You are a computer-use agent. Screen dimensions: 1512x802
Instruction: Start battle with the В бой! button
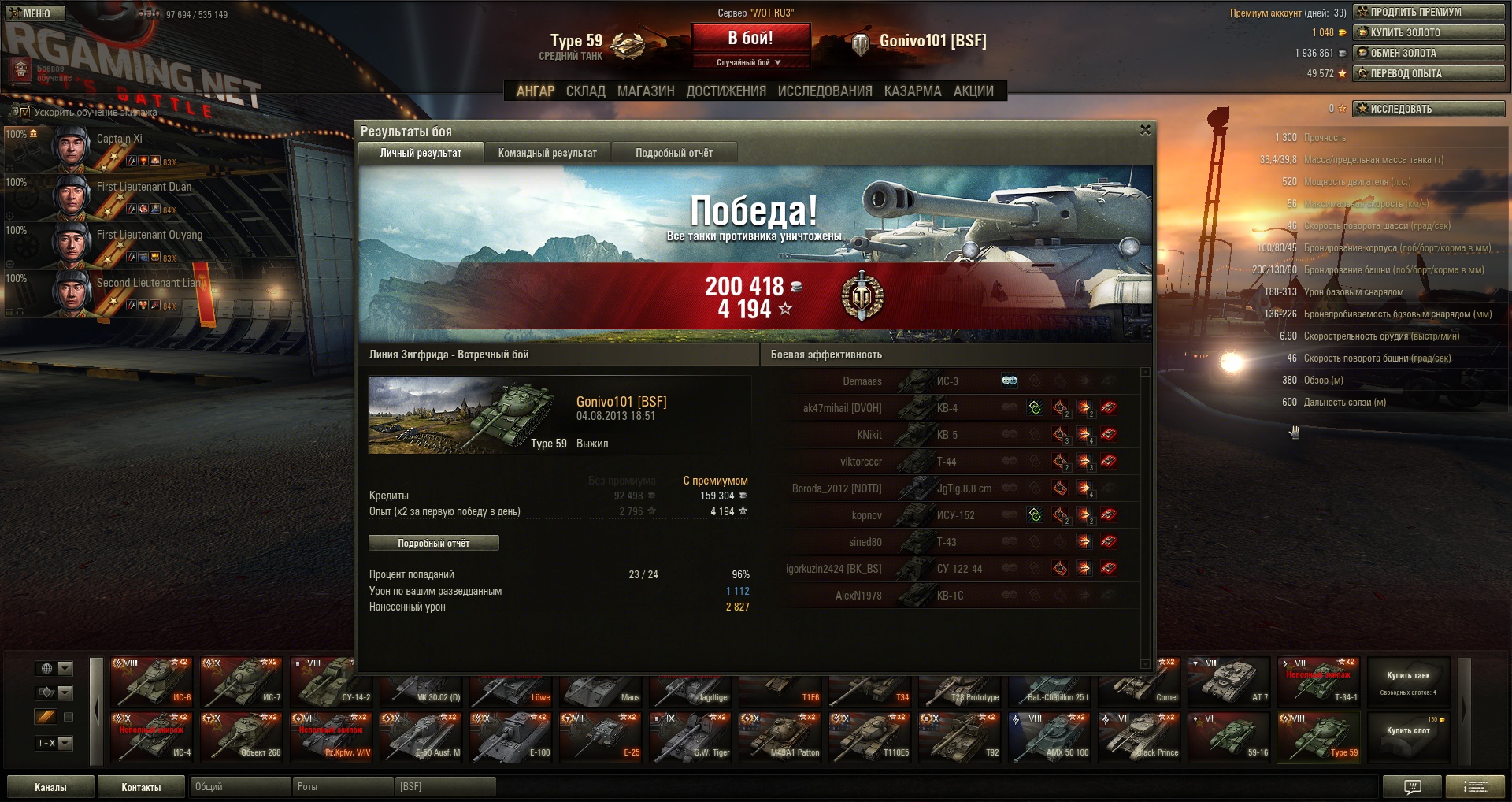coord(750,38)
